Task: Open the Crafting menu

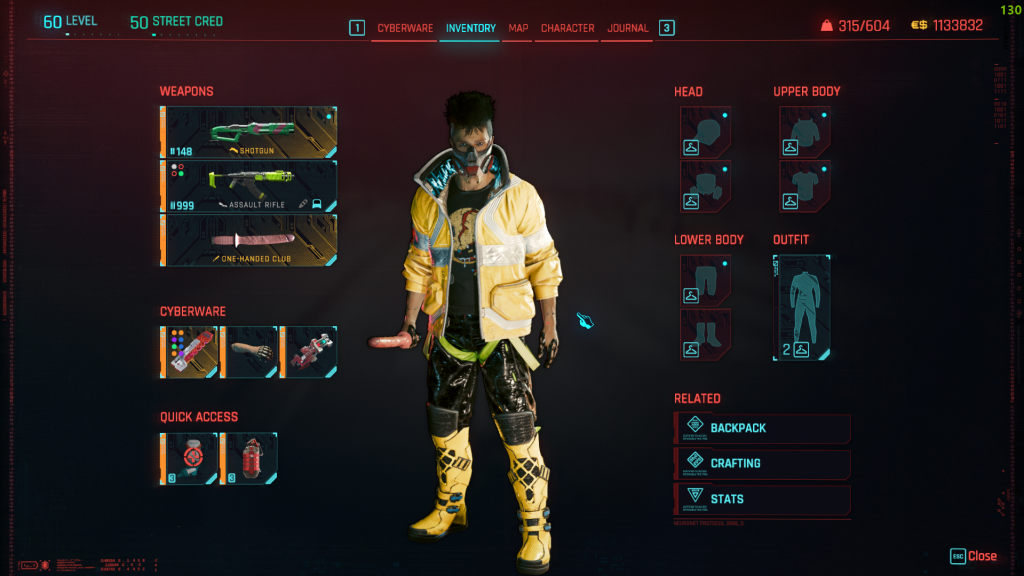Action: coord(763,464)
